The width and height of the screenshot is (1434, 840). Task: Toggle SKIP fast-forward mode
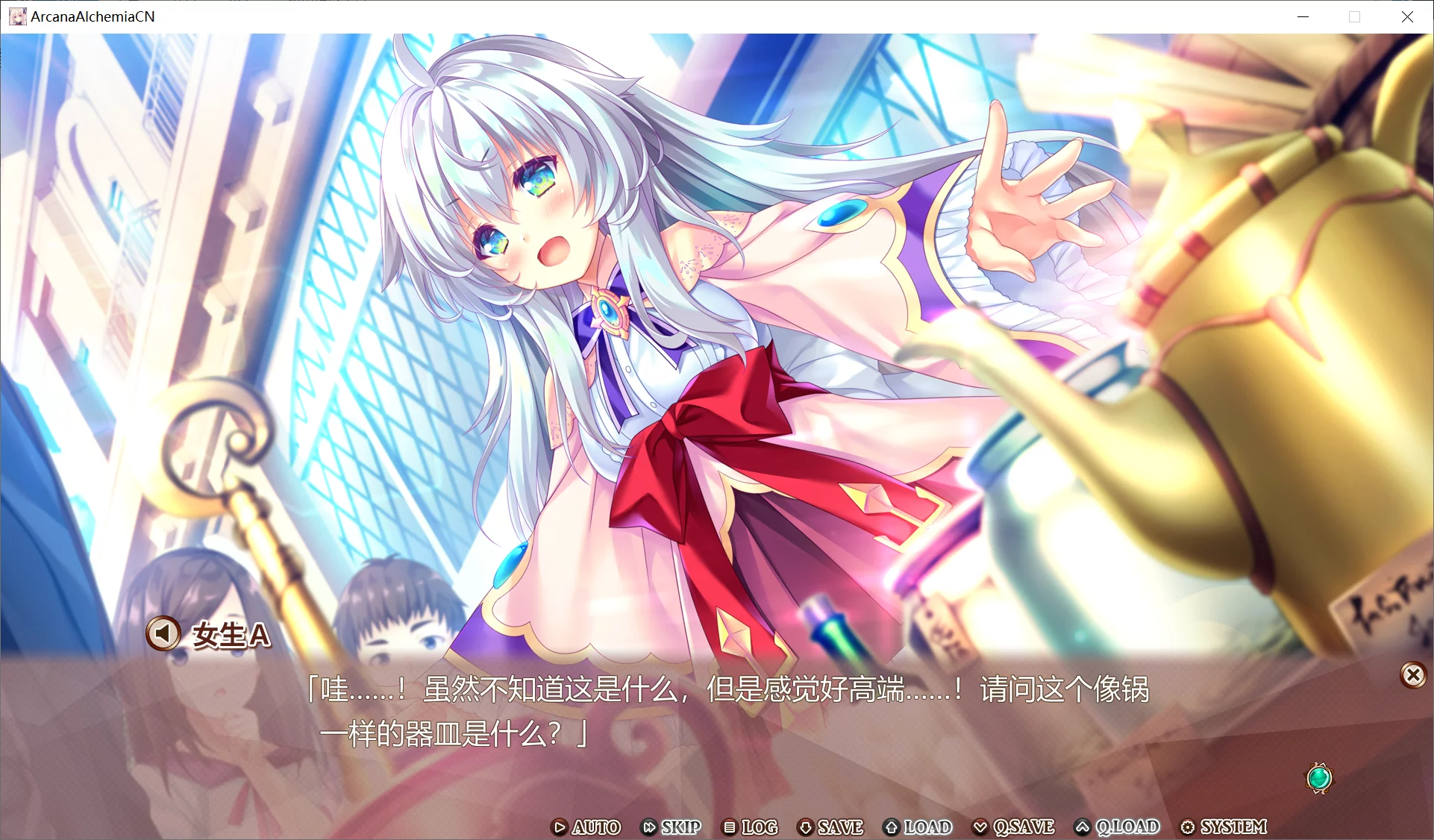point(680,827)
